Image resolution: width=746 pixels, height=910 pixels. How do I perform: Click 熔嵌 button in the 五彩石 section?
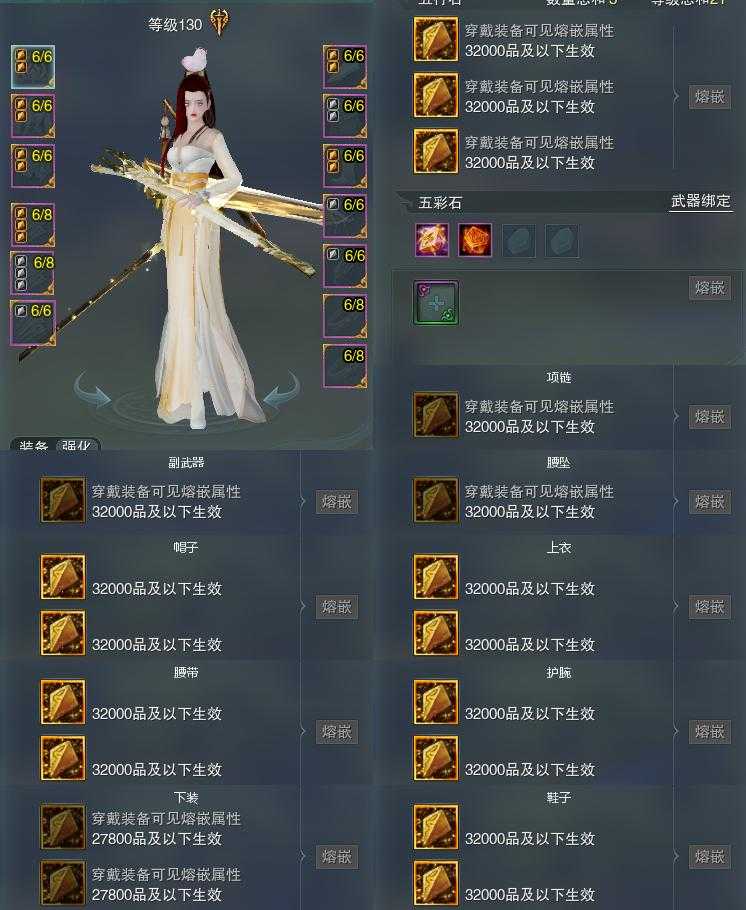[x=709, y=288]
